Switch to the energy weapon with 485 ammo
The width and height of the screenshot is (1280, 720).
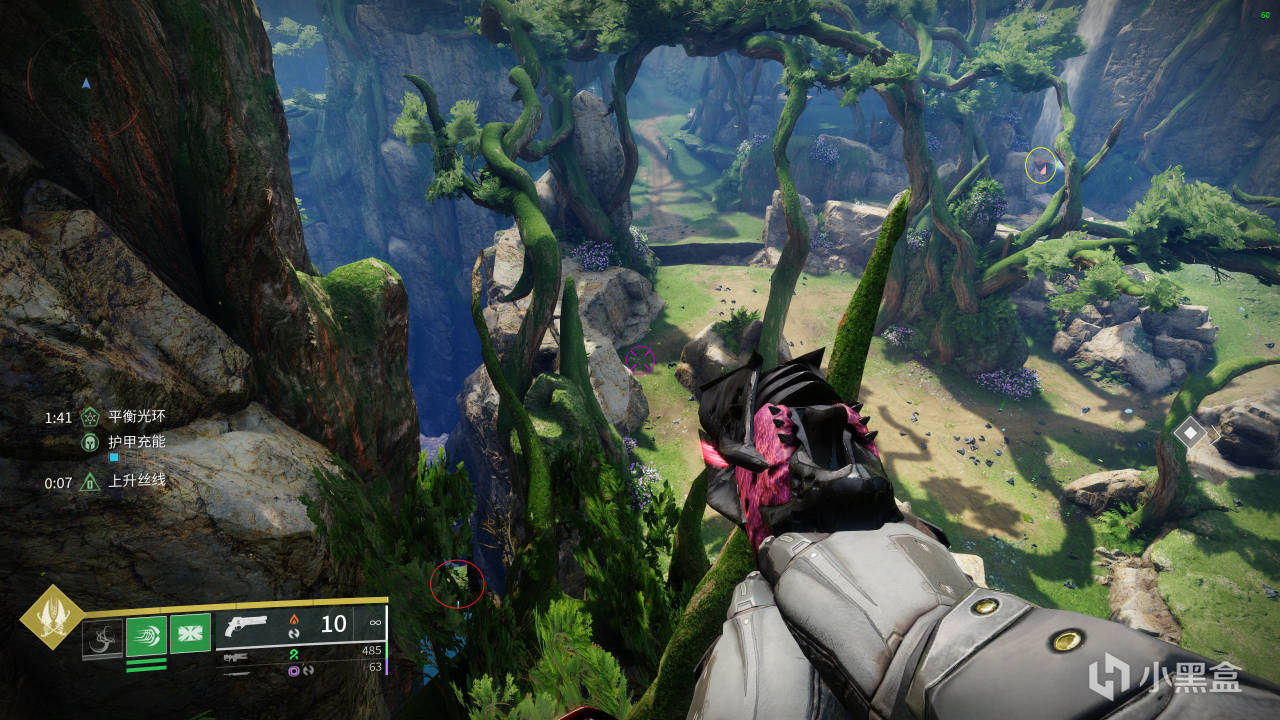coord(237,657)
